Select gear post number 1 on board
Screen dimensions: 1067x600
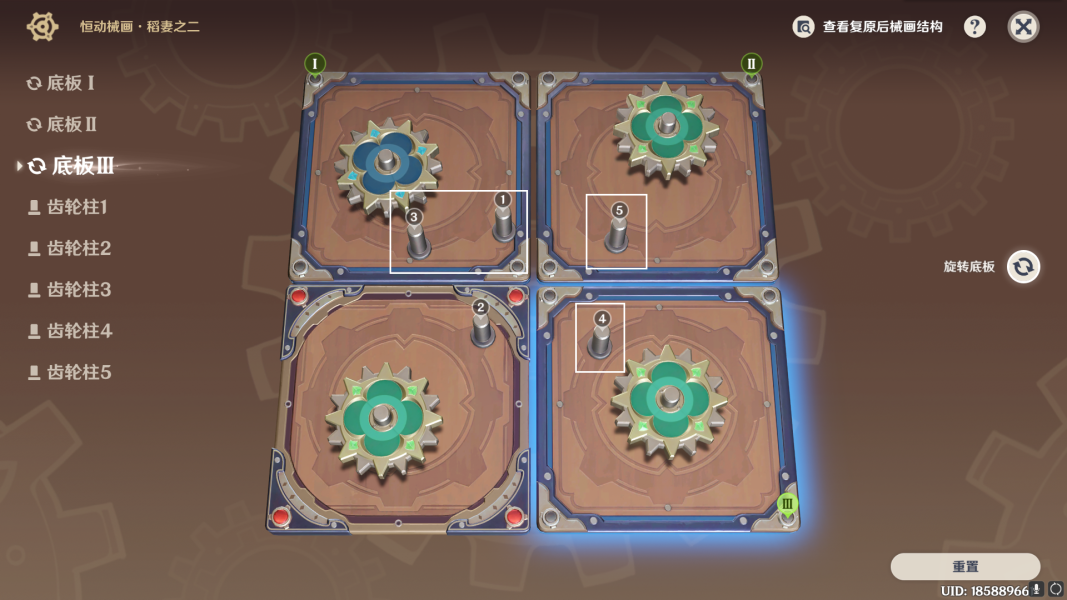503,220
